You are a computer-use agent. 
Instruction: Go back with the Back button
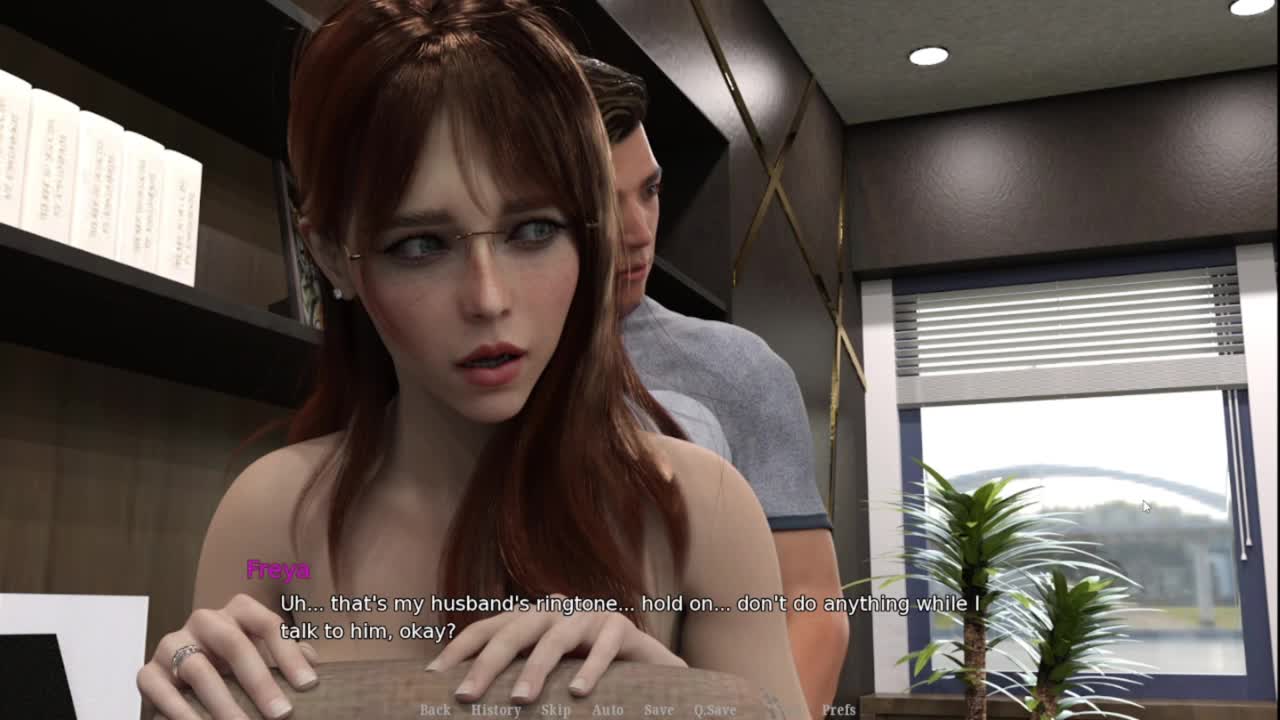pos(435,710)
